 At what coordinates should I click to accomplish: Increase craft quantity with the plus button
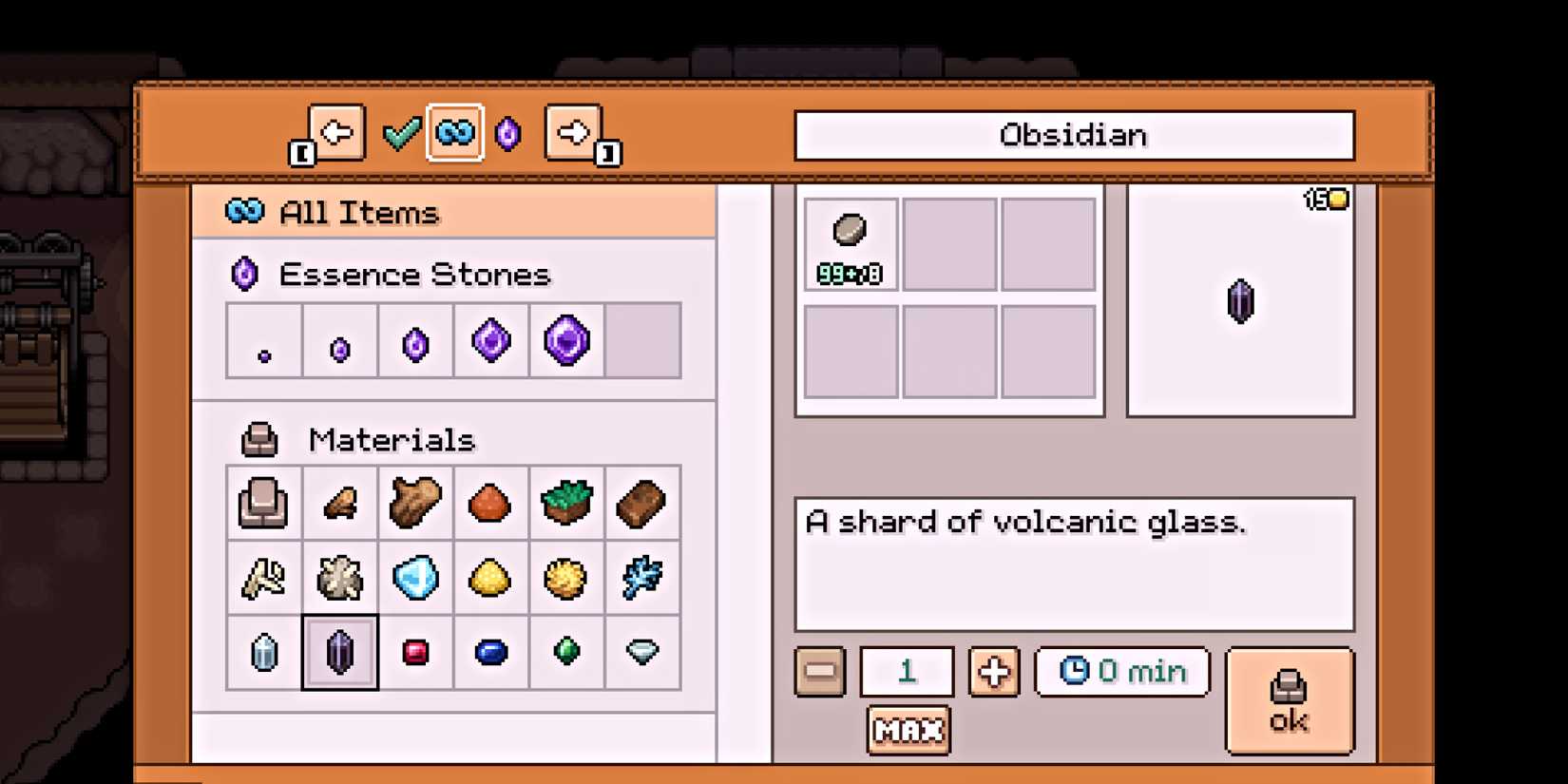coord(994,672)
